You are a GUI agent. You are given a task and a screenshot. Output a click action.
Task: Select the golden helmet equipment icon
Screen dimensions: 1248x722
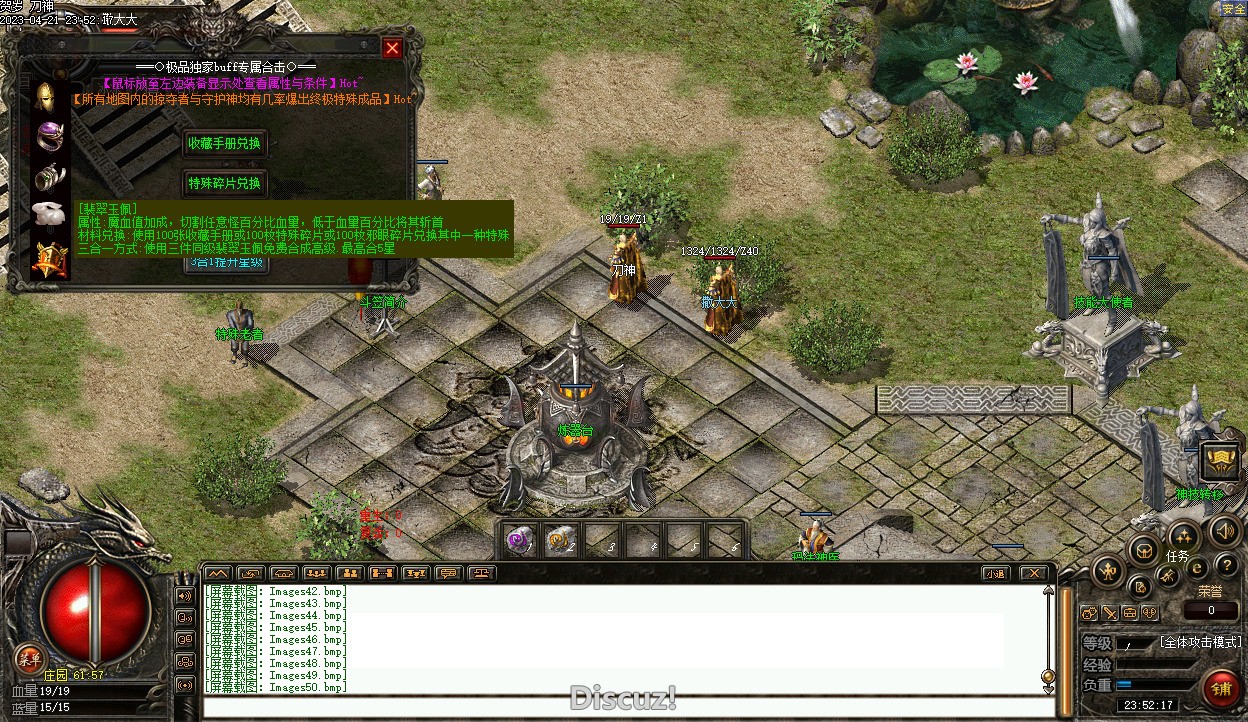(x=48, y=96)
